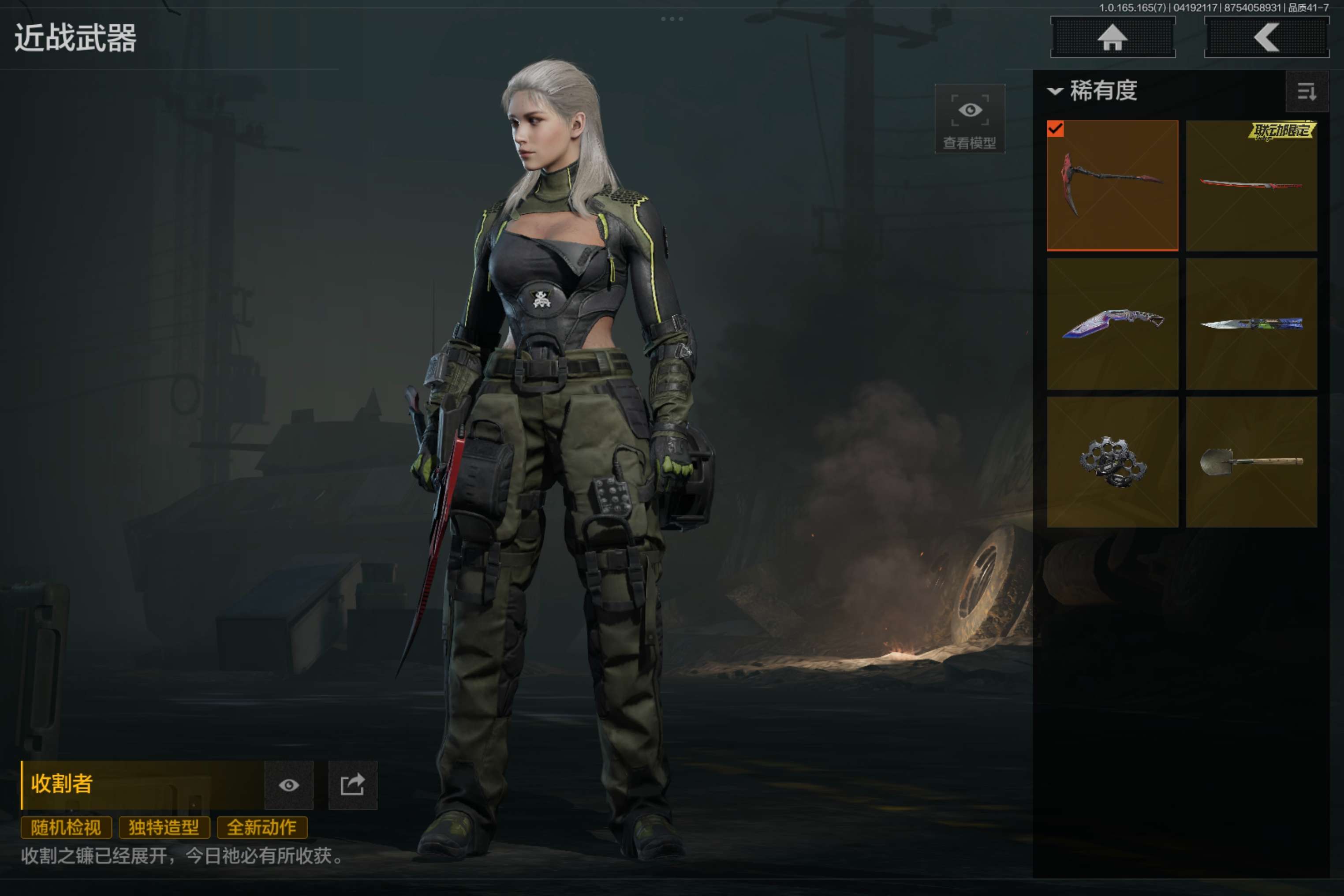Return to the home screen
Screen dimensions: 1344x896
coord(1113,38)
